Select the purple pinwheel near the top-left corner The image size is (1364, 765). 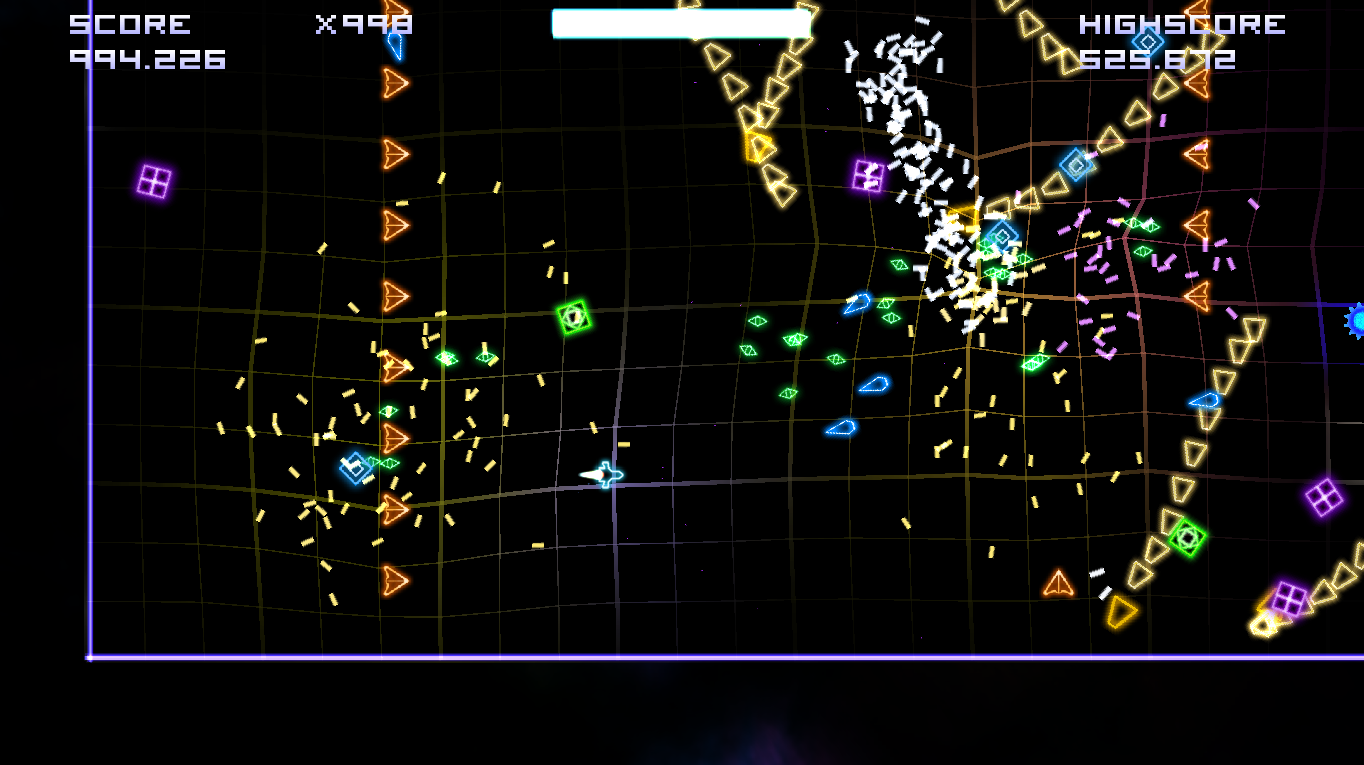coord(154,183)
